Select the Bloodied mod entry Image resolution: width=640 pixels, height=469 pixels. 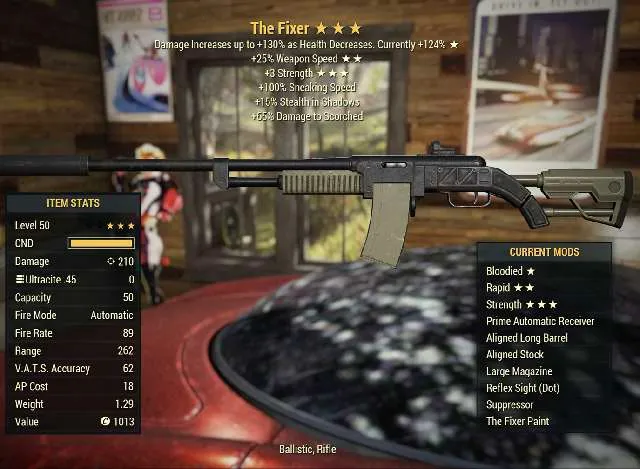click(x=510, y=271)
